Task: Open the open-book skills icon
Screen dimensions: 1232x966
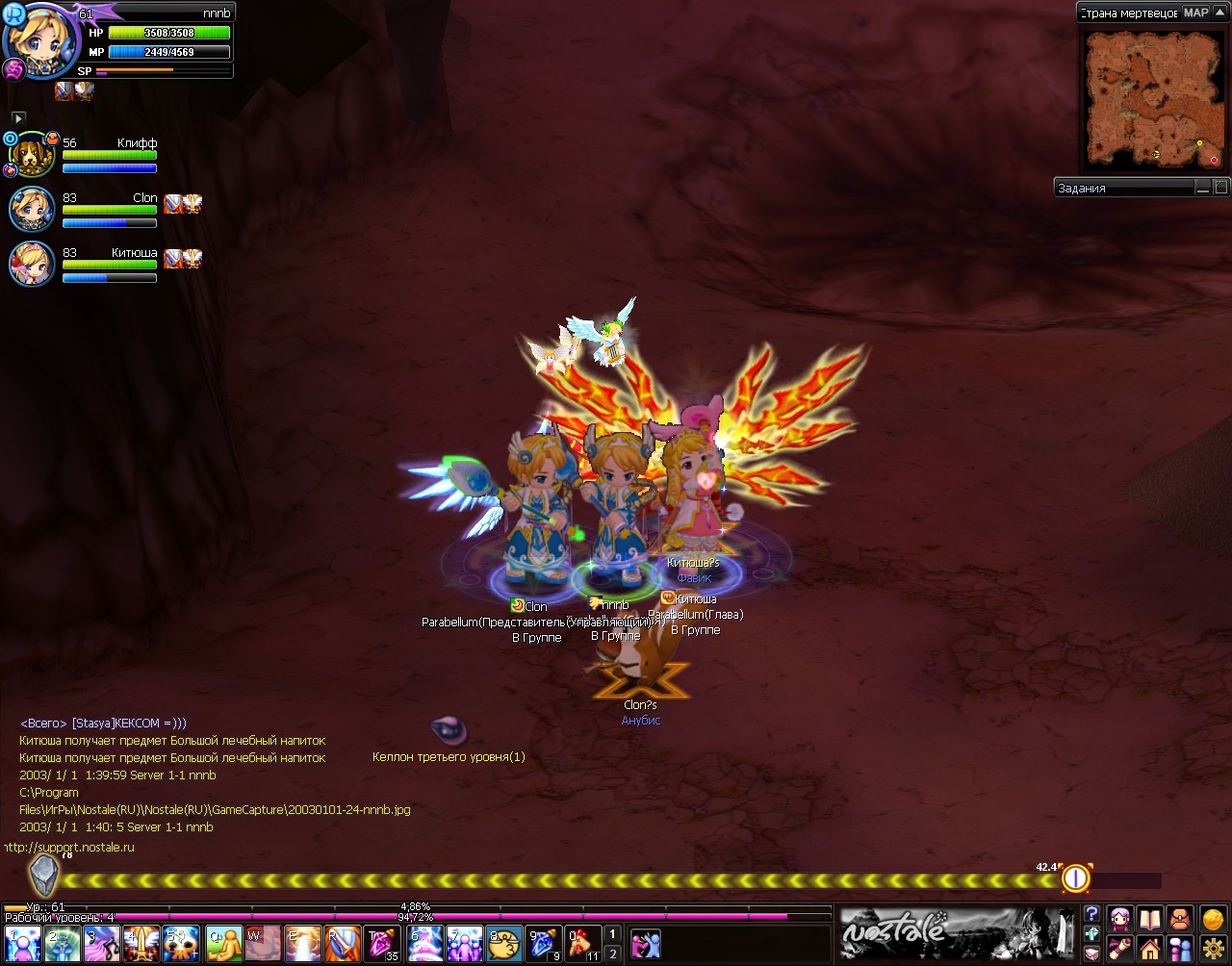Action: click(x=1149, y=919)
